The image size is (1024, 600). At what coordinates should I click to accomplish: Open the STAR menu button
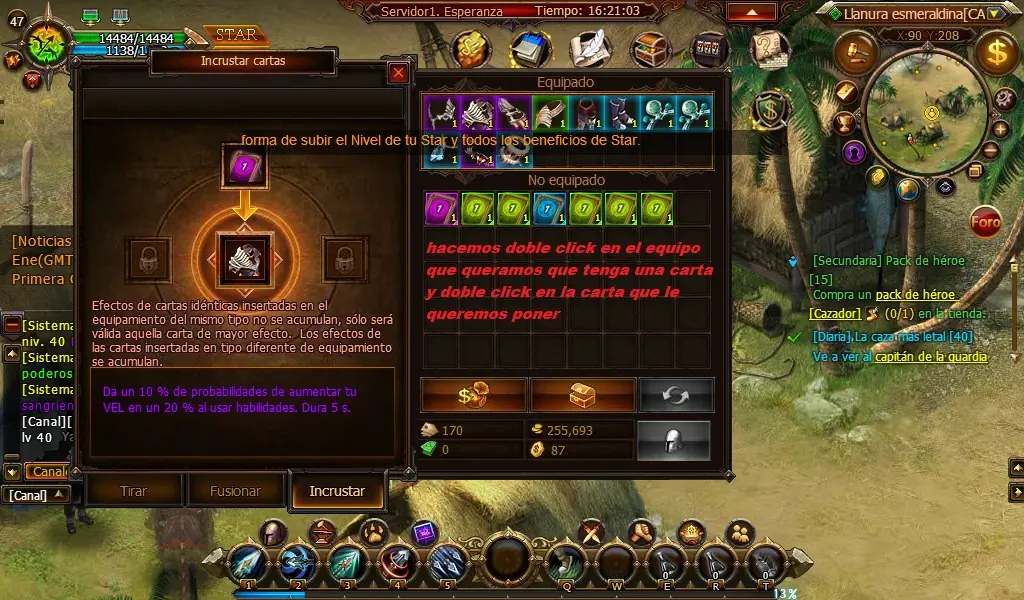[236, 35]
